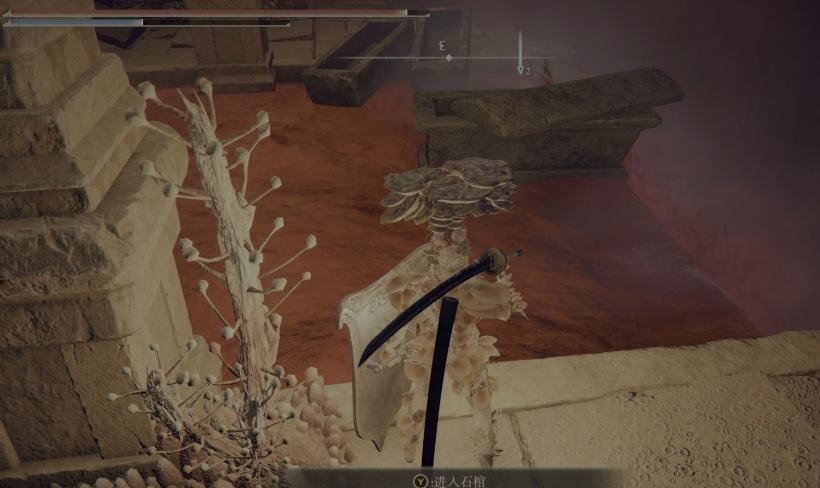Select the waypoint marker on the compass
The height and width of the screenshot is (488, 820).
(x=521, y=69)
